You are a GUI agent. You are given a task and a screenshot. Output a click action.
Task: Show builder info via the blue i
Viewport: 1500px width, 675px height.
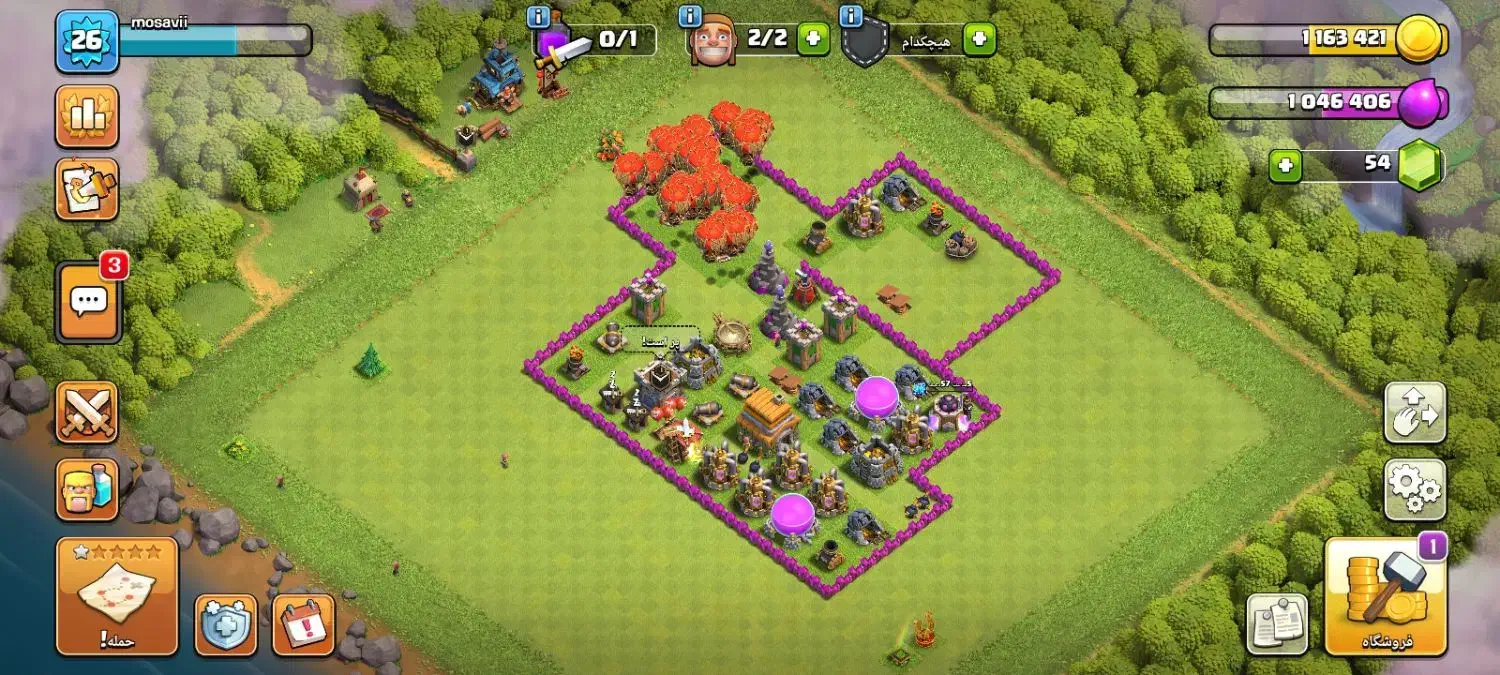coord(689,16)
